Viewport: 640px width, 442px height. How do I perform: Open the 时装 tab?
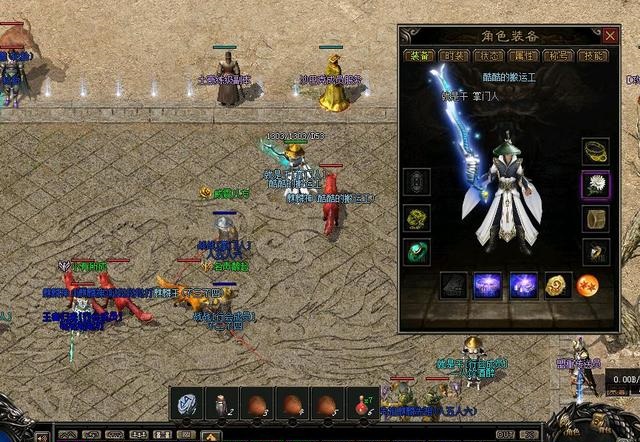[x=455, y=56]
